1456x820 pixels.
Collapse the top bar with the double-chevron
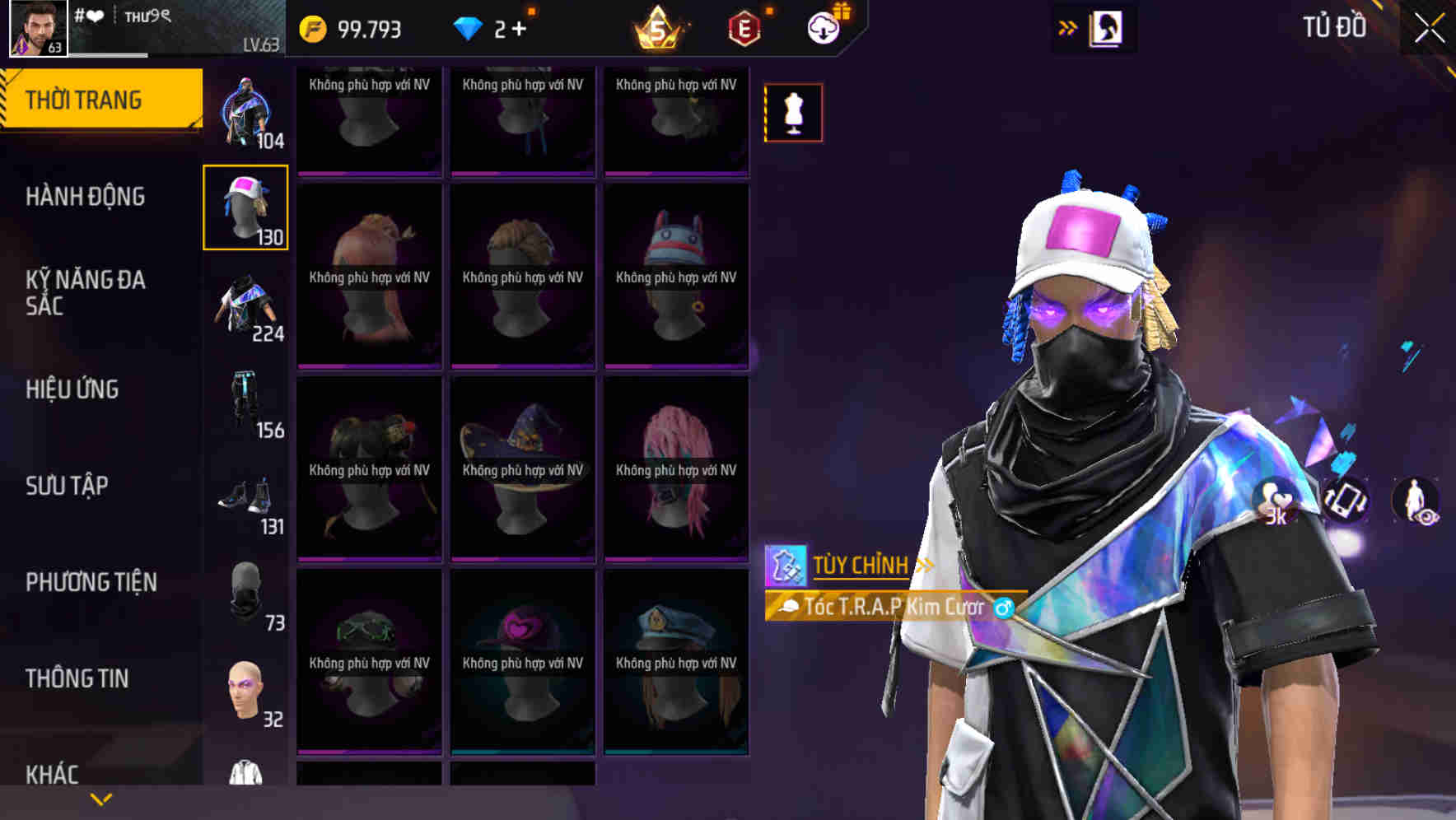point(1067,26)
